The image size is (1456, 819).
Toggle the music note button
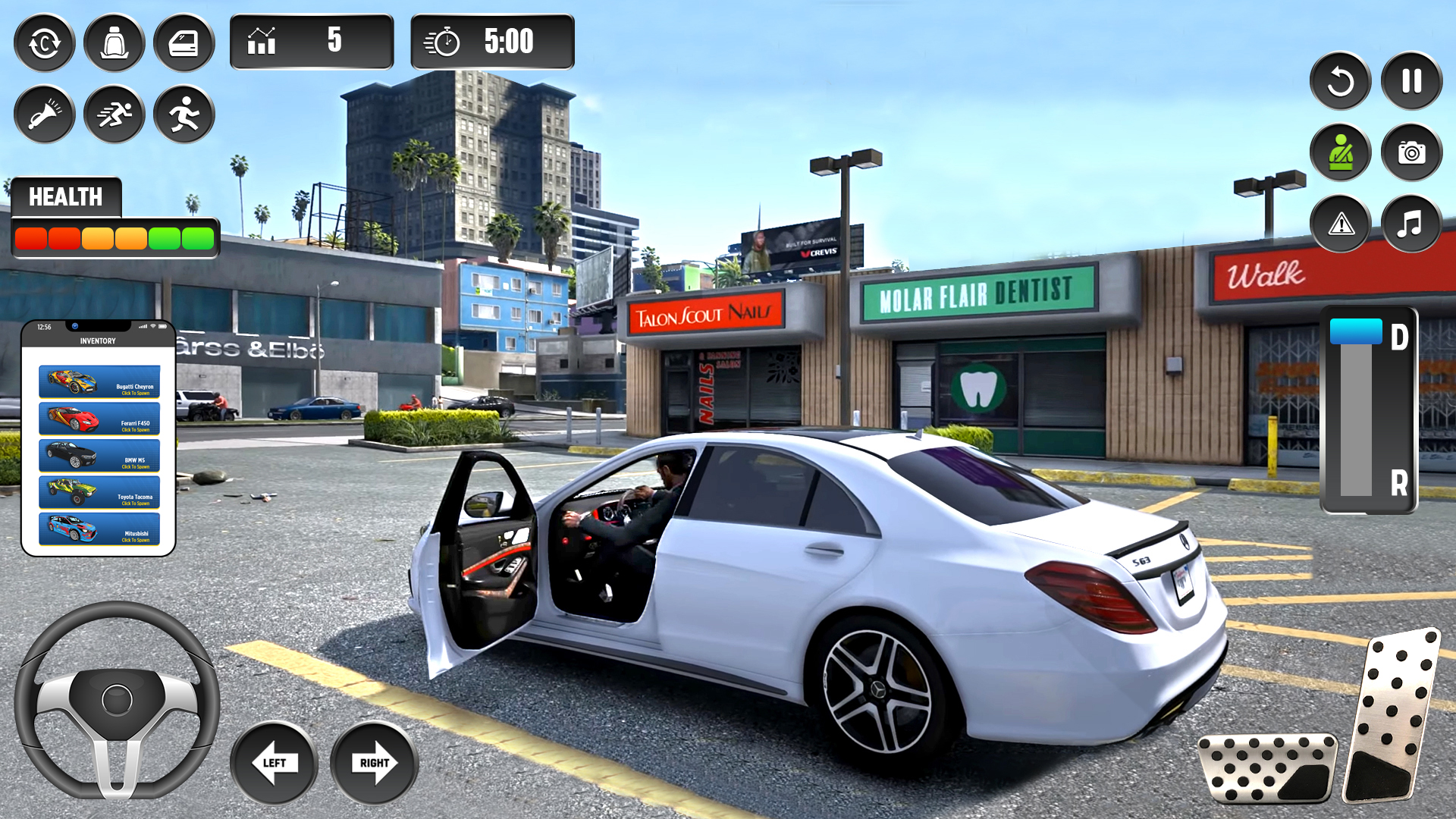click(1411, 224)
